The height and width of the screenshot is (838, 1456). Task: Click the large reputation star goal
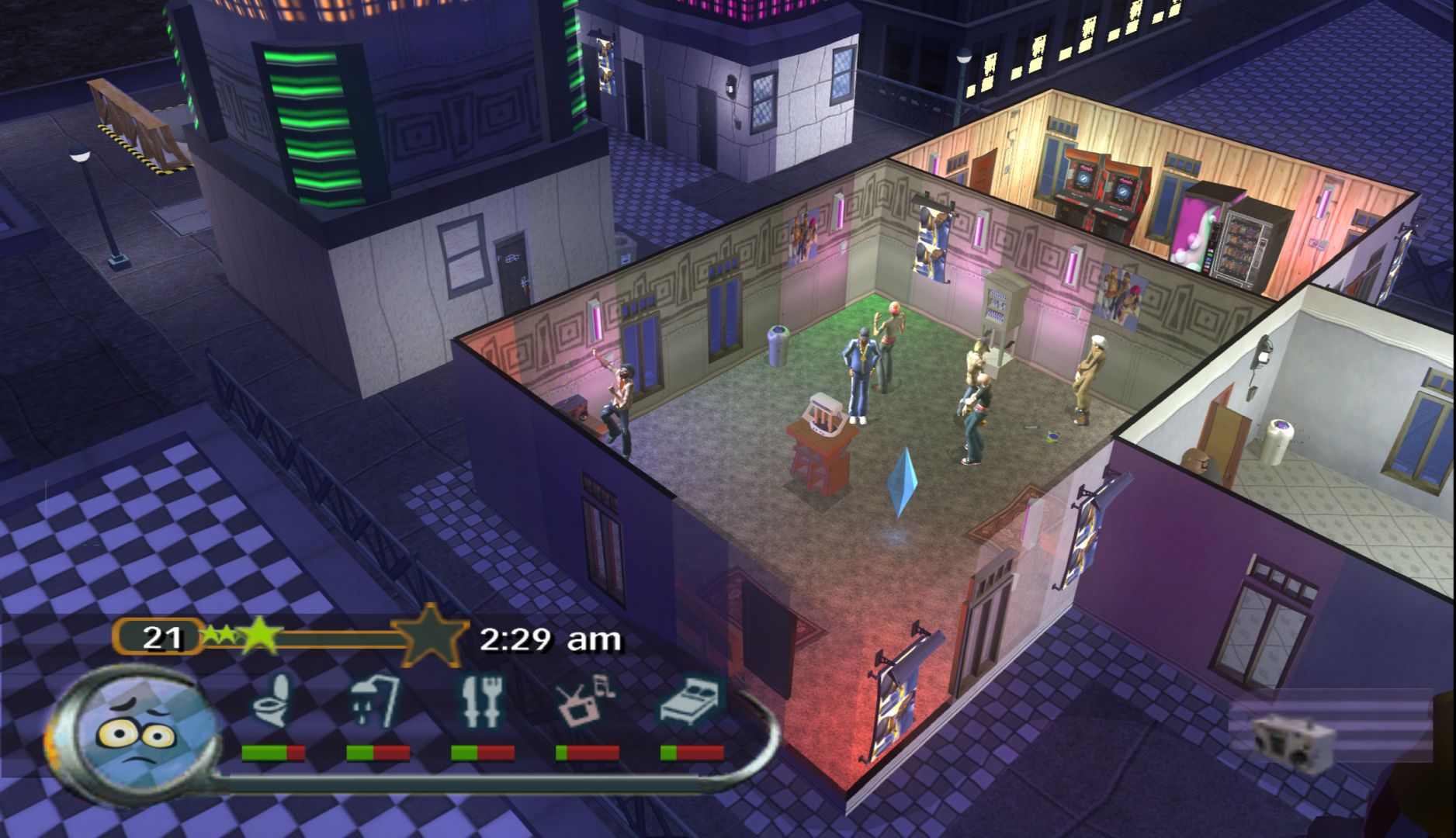431,636
